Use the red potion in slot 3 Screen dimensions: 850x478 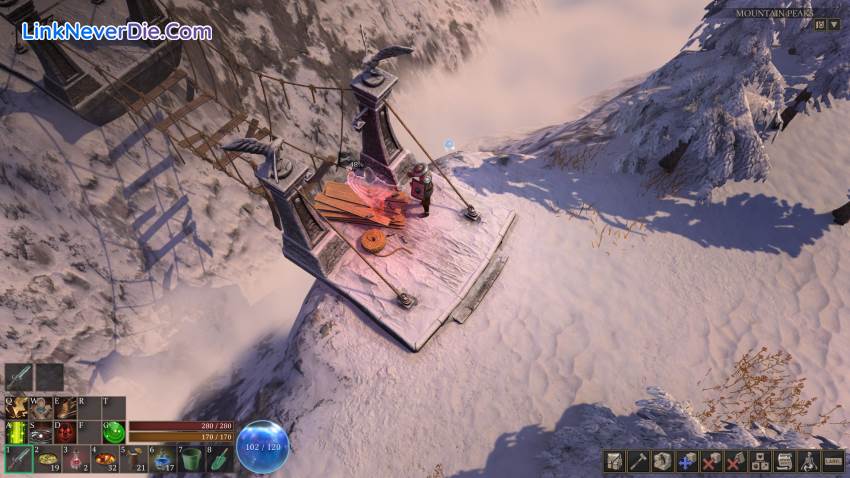tap(76, 459)
